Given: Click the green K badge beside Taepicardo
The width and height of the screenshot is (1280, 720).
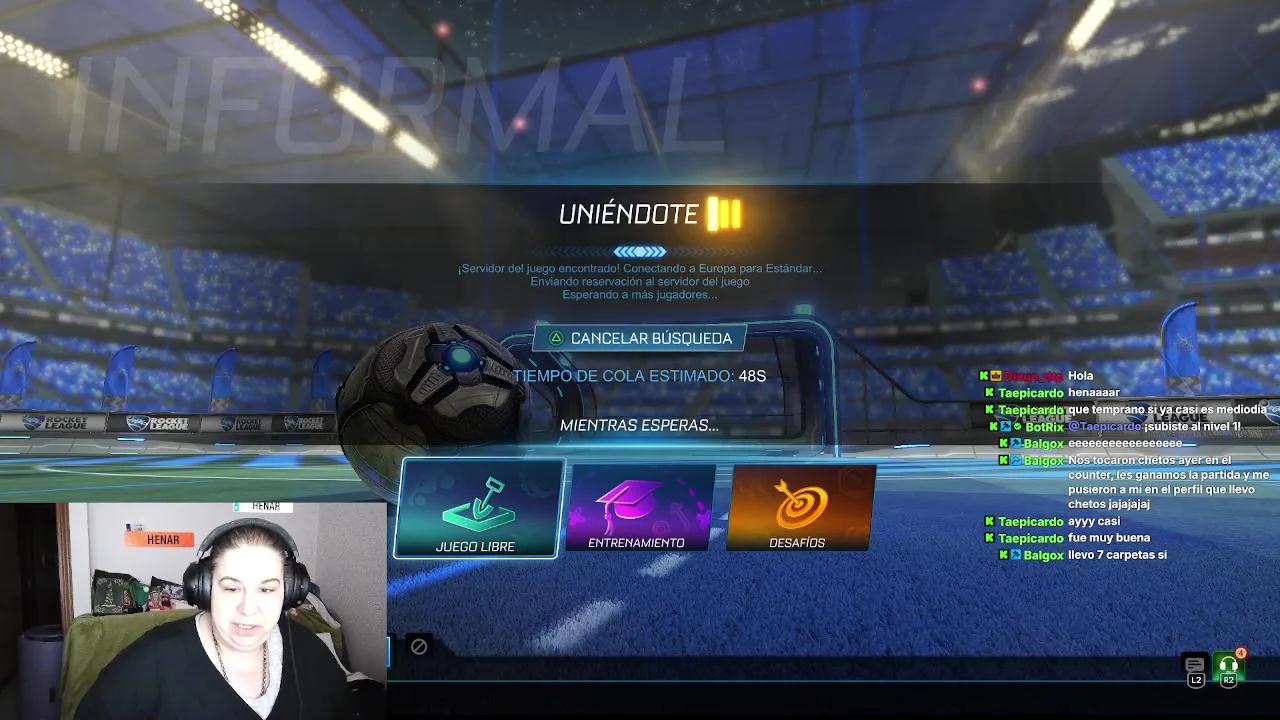Looking at the screenshot, I should [991, 392].
